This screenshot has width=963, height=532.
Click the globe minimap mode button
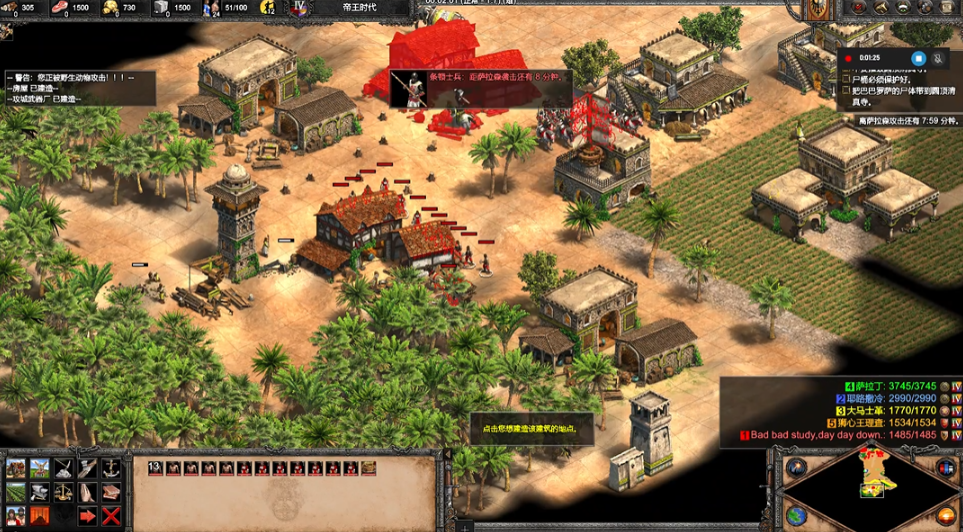click(x=797, y=516)
